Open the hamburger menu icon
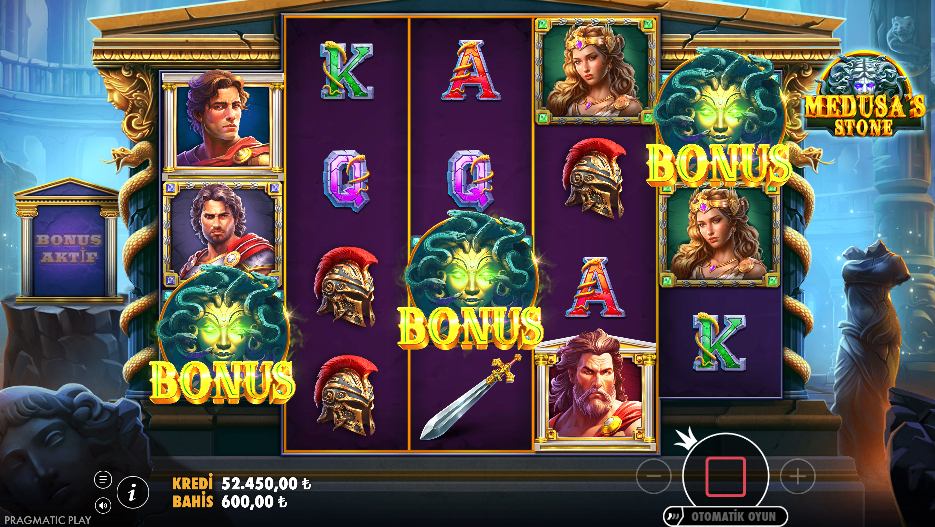 pyautogui.click(x=103, y=479)
